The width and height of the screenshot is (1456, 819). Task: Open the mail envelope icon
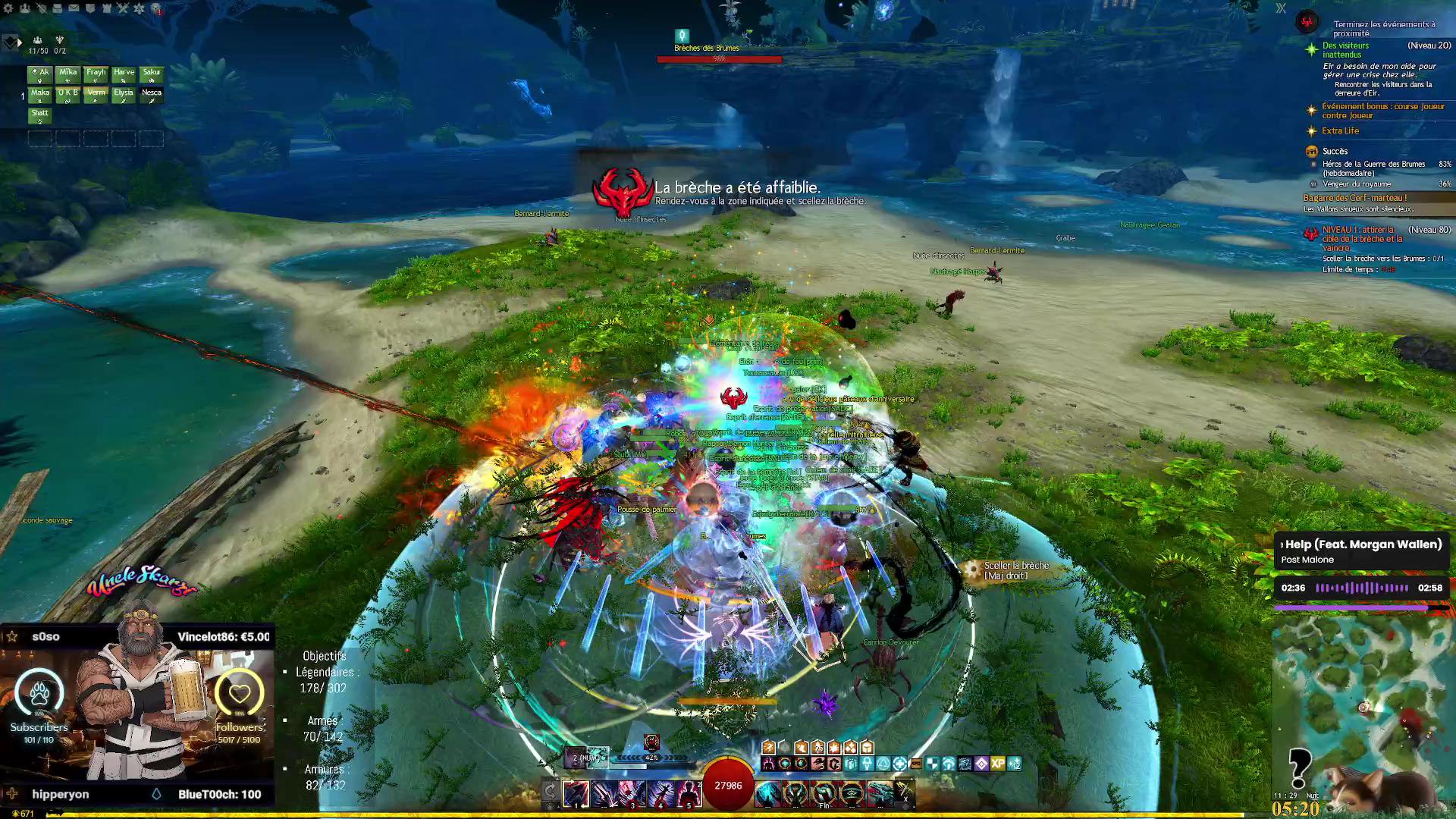pos(74,8)
